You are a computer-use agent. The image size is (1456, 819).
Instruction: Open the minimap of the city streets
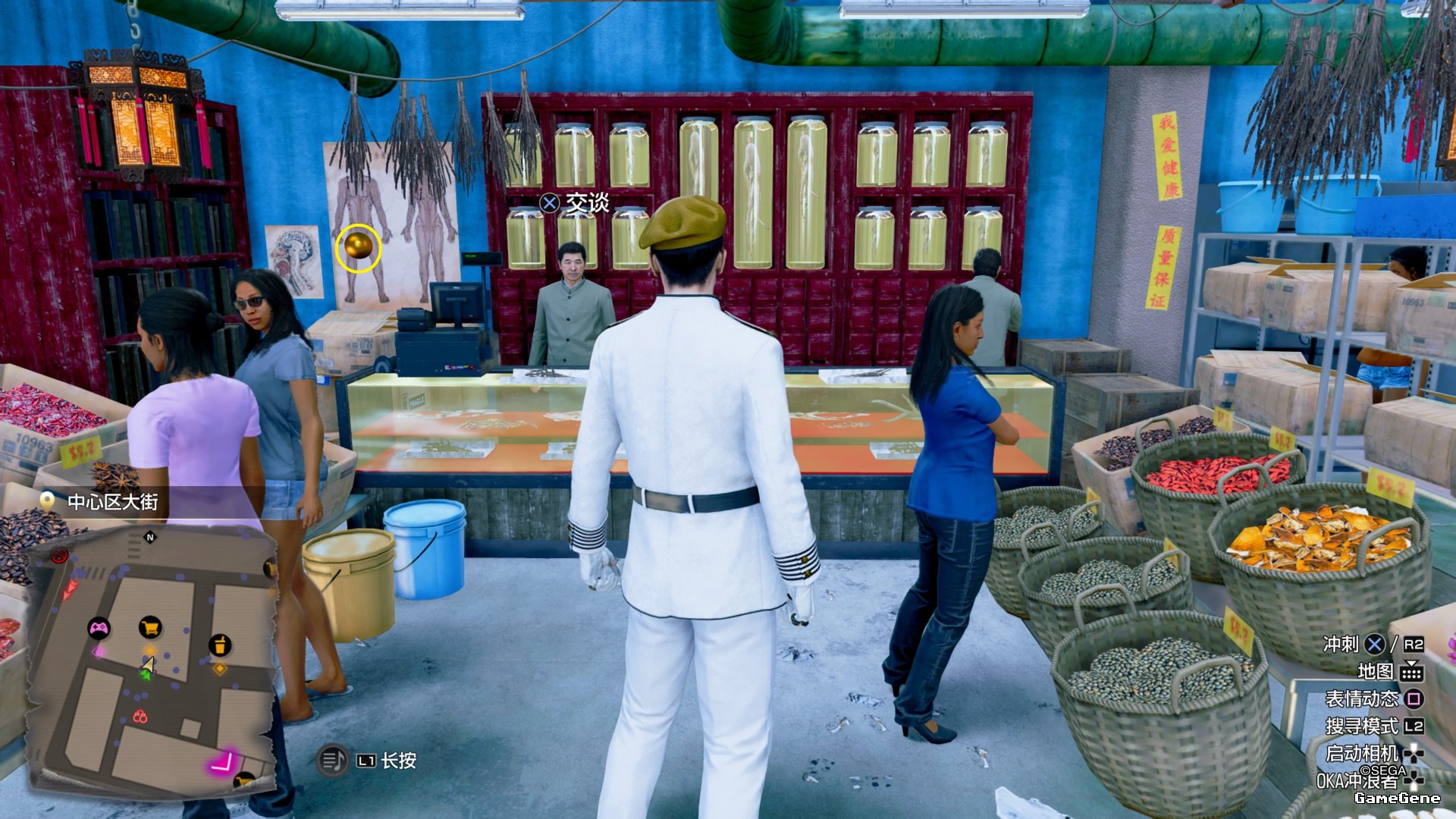[x=152, y=660]
